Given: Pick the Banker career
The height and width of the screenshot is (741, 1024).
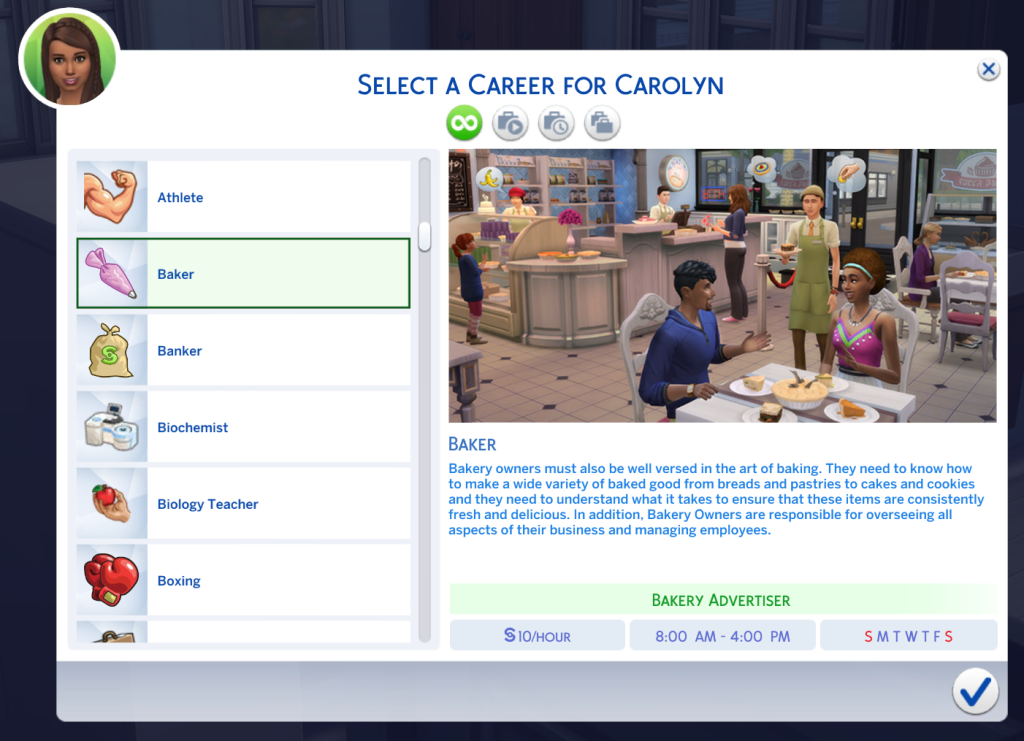Looking at the screenshot, I should (243, 350).
